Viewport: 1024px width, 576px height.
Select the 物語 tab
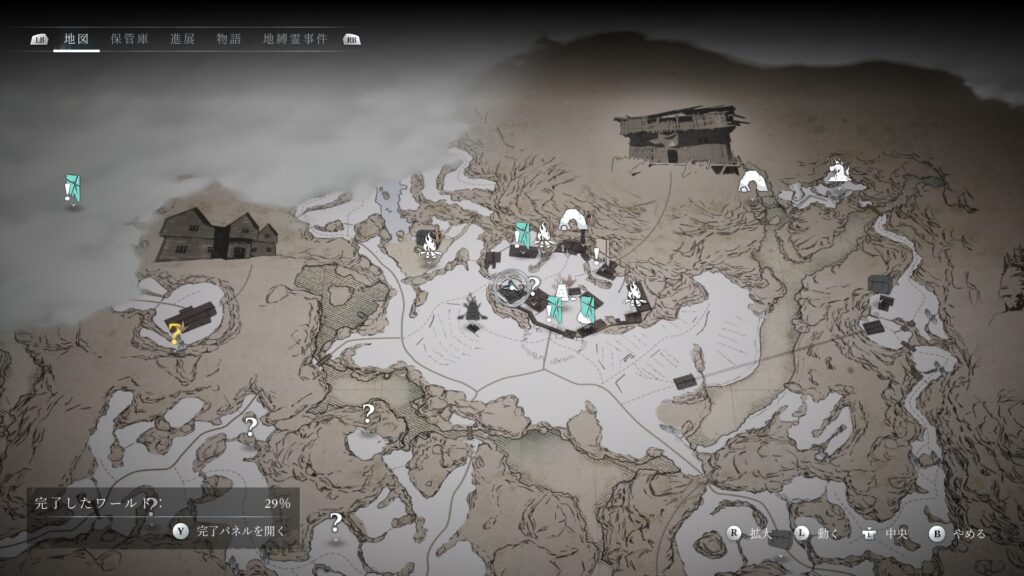coord(228,39)
